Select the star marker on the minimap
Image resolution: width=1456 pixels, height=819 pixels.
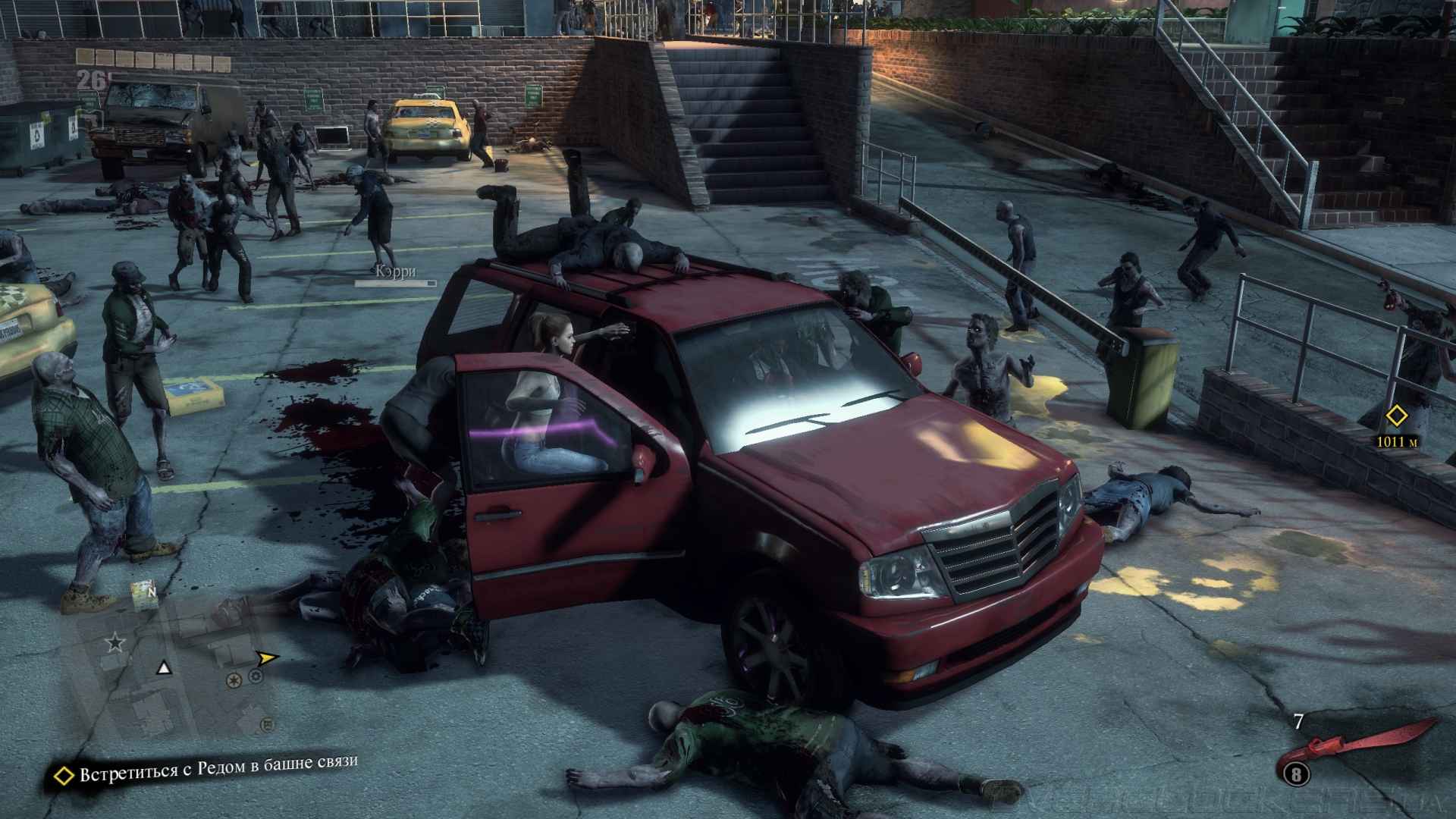tap(115, 643)
